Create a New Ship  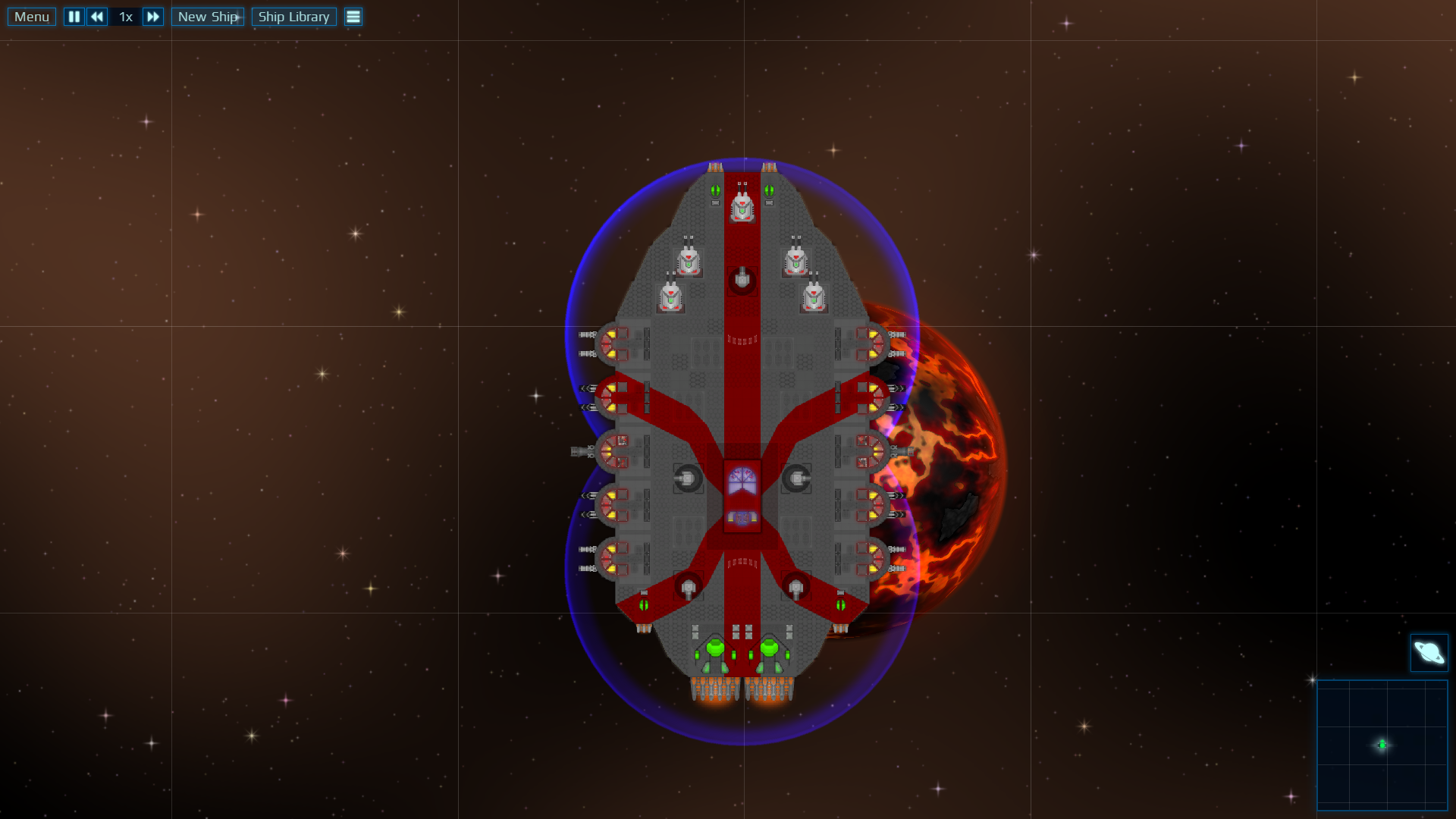208,17
